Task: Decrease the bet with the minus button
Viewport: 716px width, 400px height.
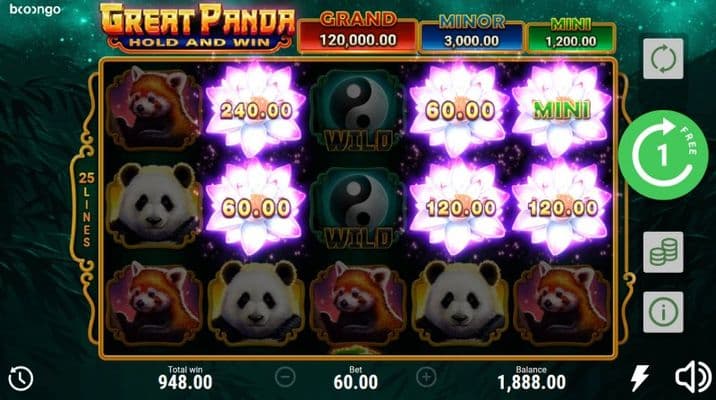Action: pyautogui.click(x=285, y=377)
